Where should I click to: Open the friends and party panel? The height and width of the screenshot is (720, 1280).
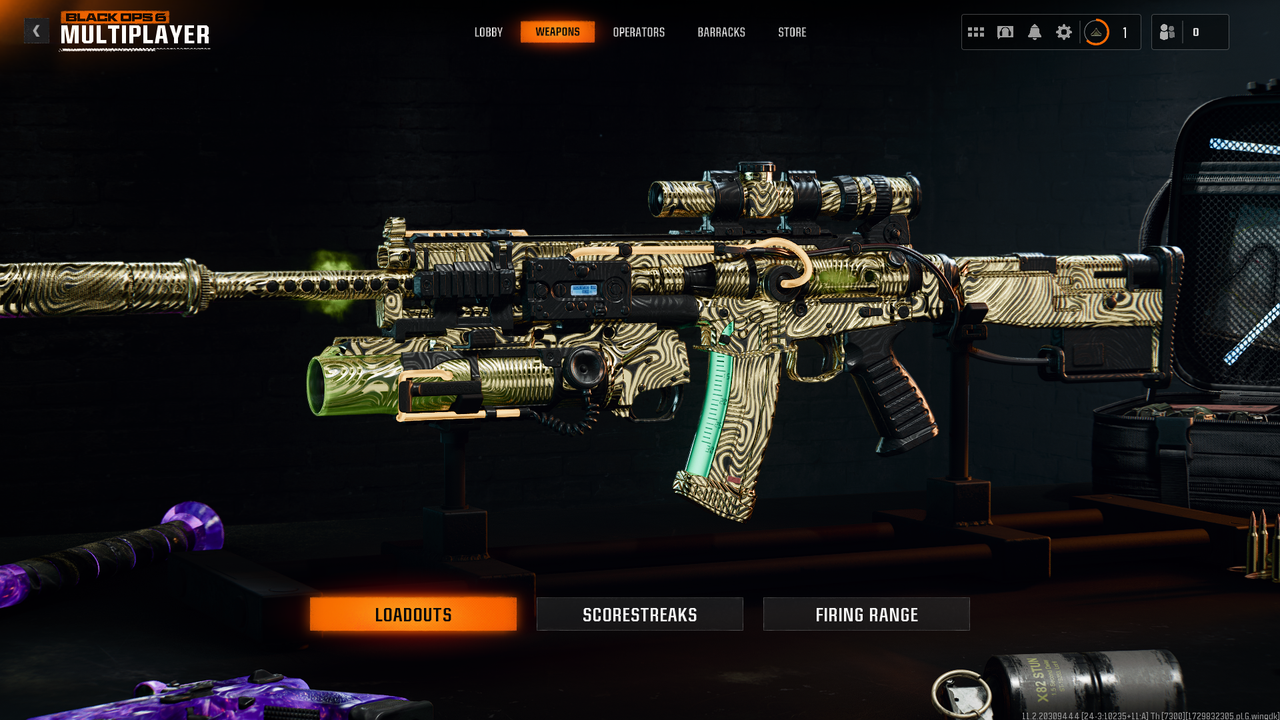[x=1167, y=32]
